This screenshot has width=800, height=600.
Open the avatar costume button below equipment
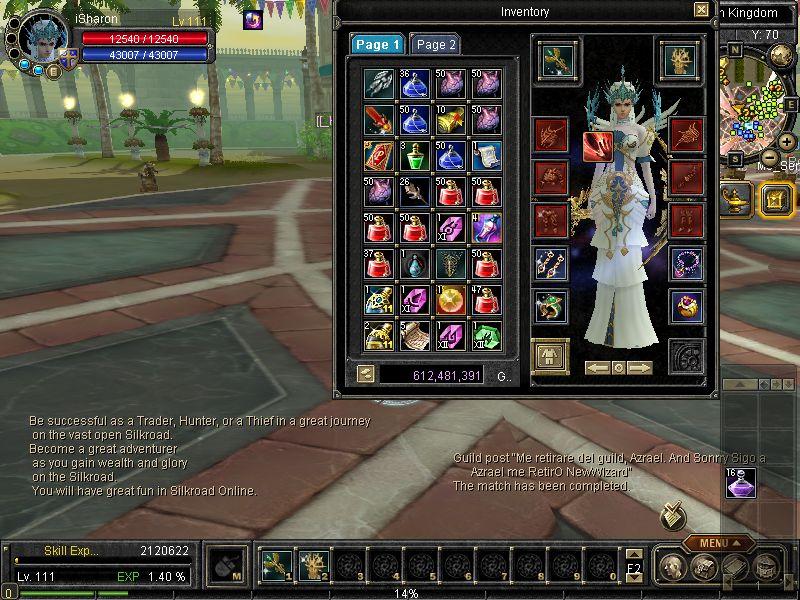coord(550,356)
